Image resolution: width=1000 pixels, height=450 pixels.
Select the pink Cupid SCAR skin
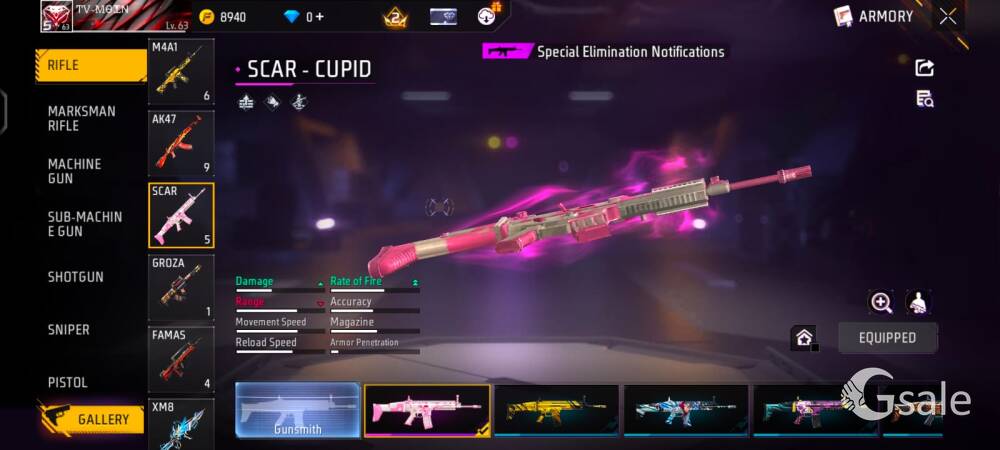click(427, 410)
